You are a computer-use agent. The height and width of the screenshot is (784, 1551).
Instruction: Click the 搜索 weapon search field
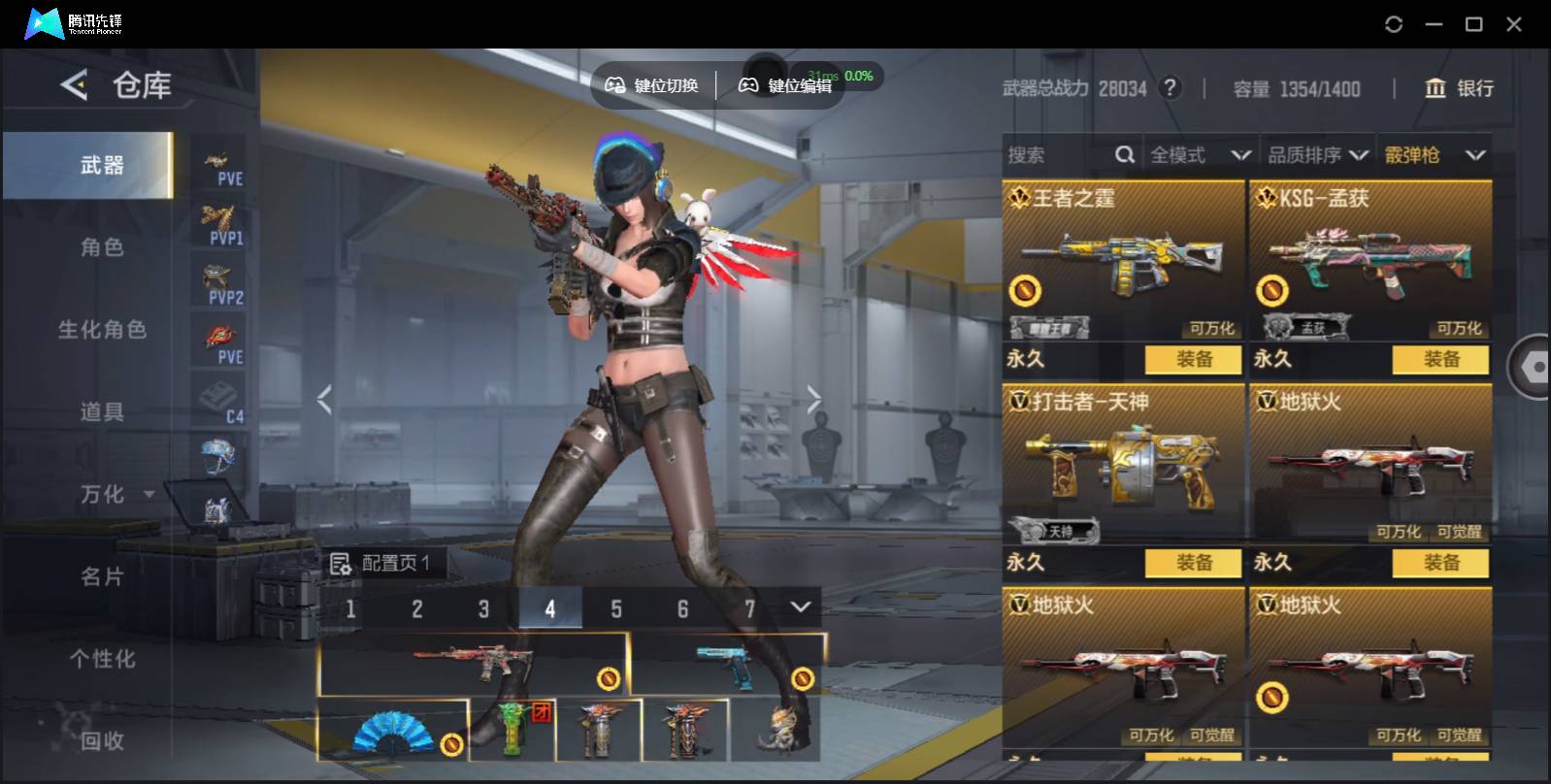[x=1058, y=155]
